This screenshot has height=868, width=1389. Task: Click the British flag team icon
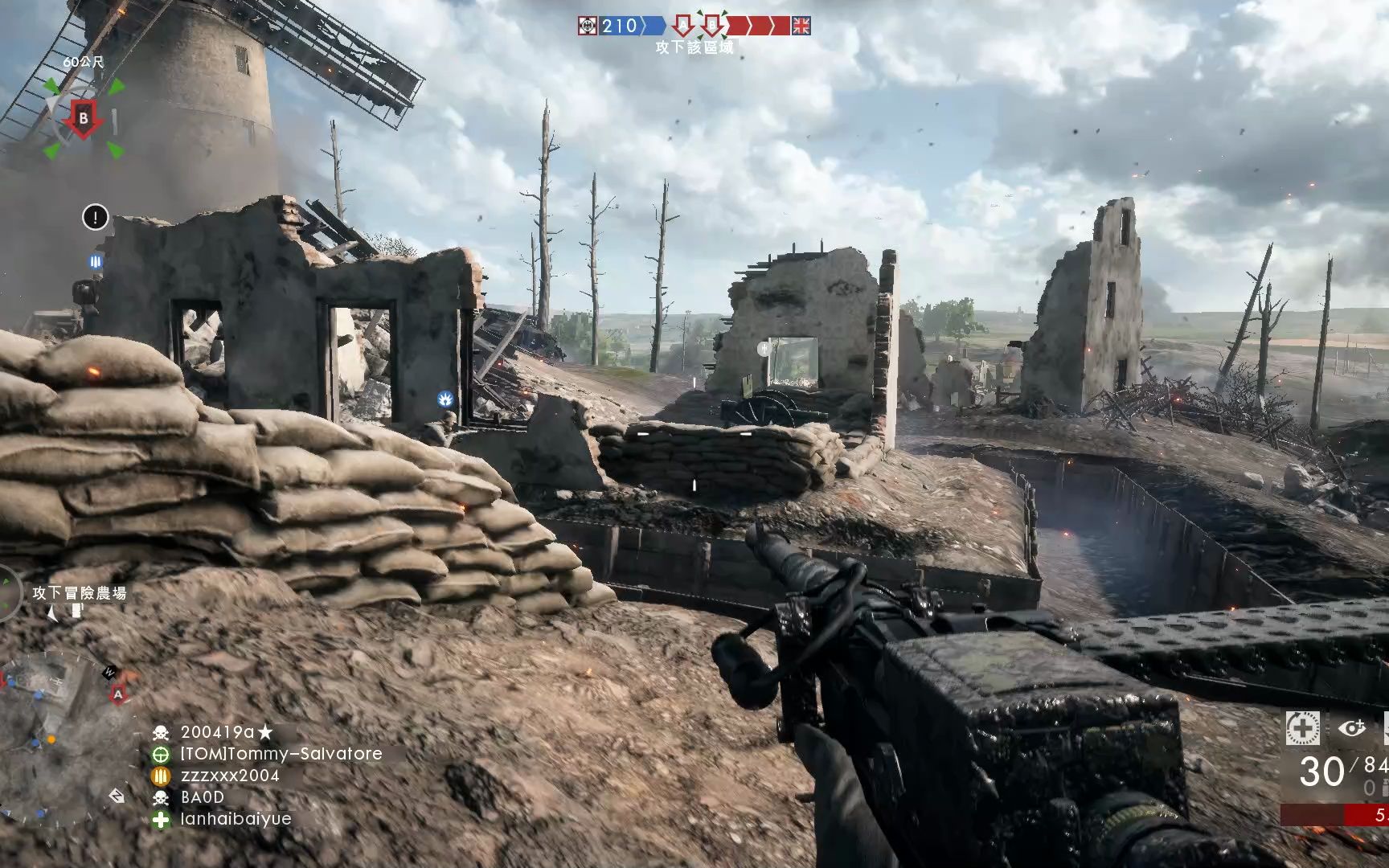pyautogui.click(x=801, y=26)
